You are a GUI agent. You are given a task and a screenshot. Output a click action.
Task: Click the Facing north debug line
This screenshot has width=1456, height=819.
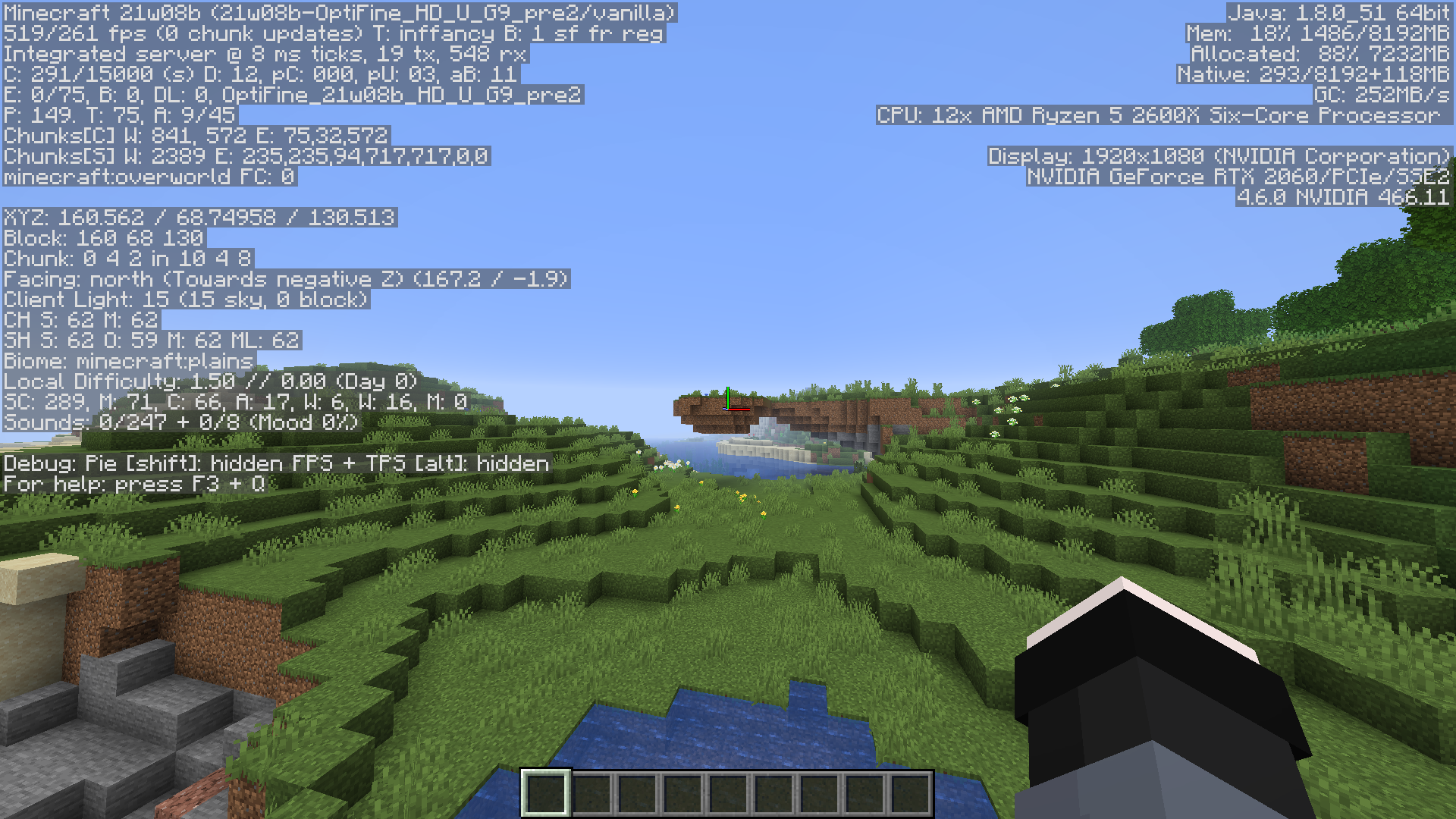click(284, 279)
